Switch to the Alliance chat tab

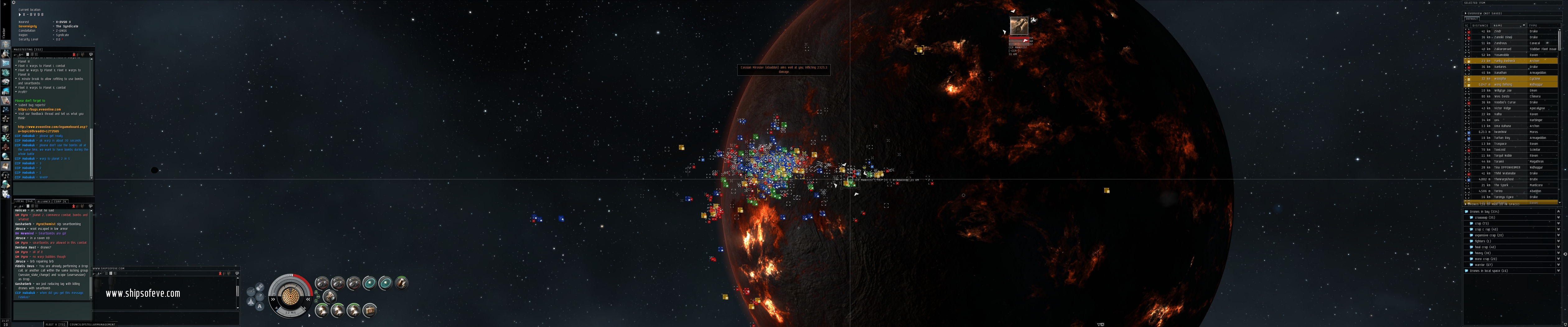[x=44, y=201]
